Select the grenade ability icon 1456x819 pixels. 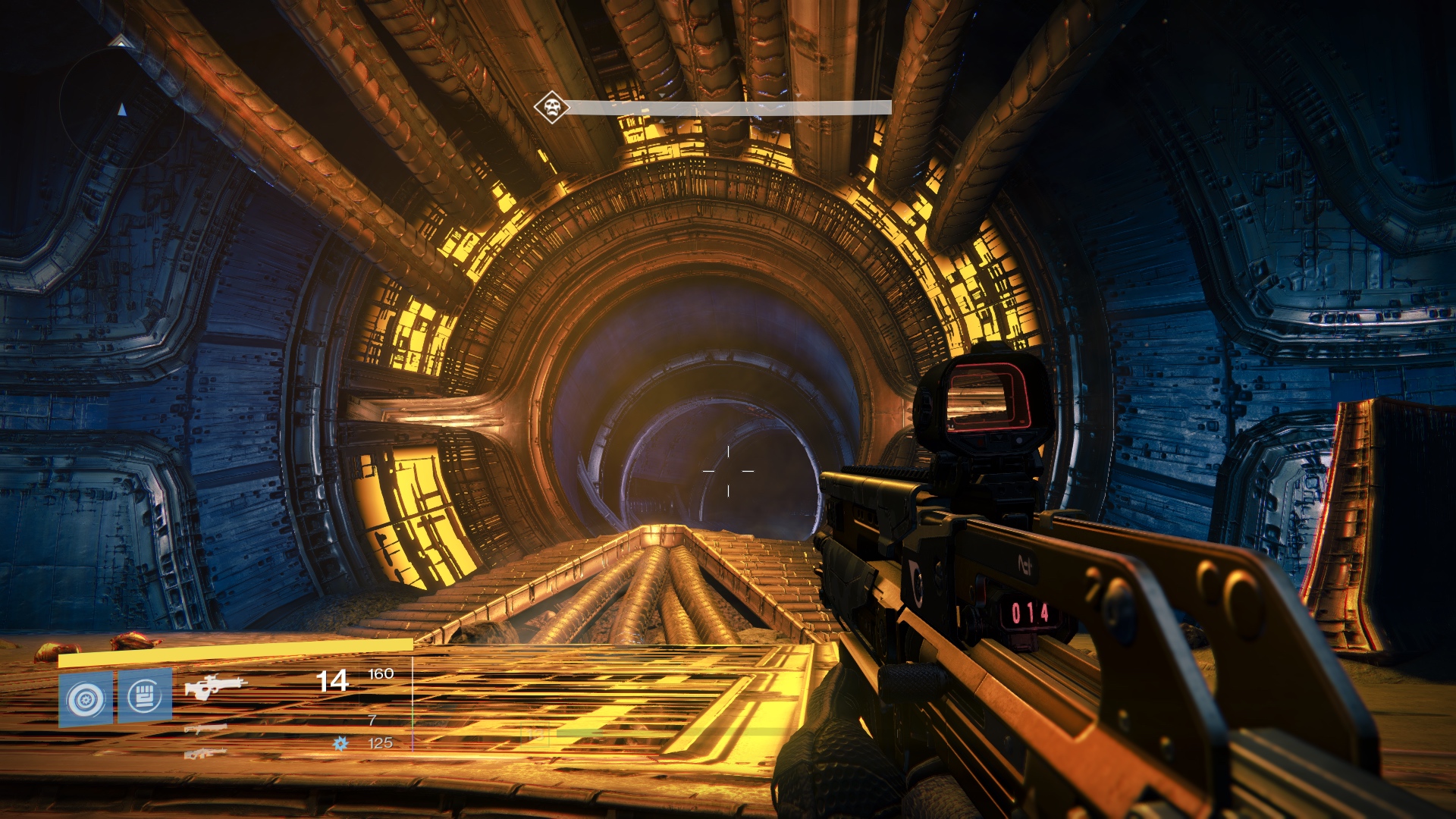[86, 698]
